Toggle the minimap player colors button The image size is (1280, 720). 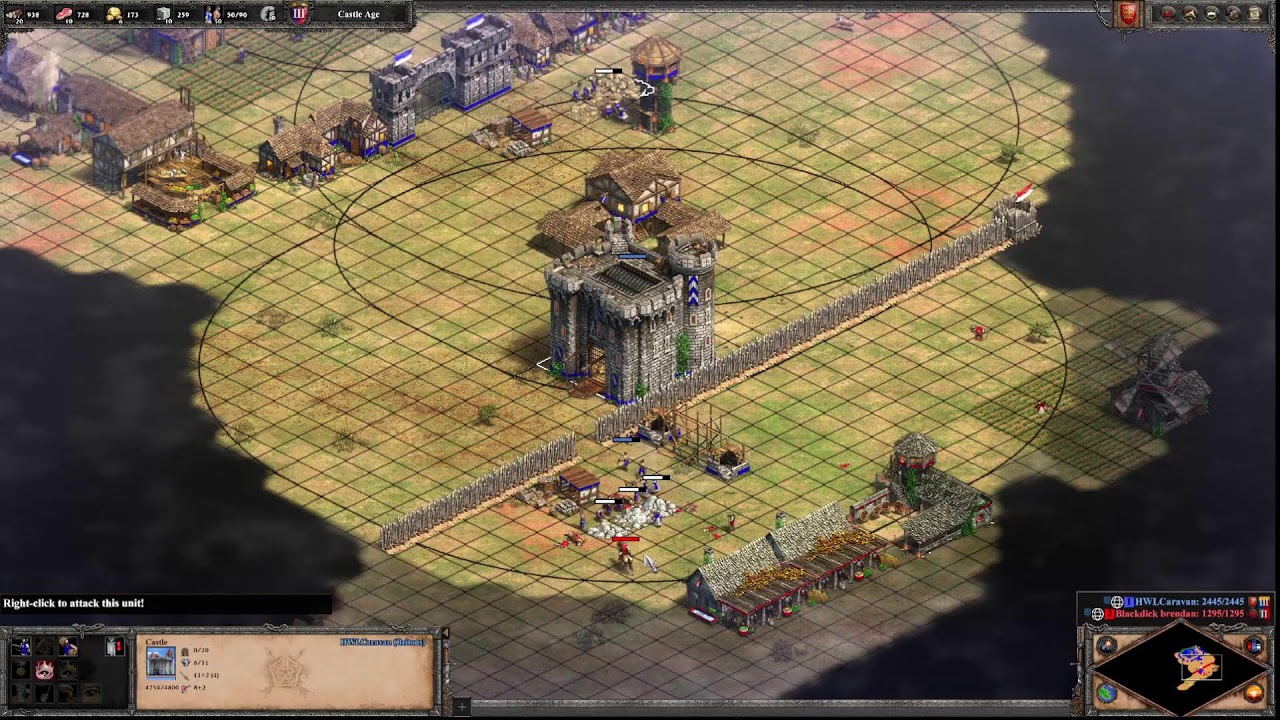coord(1254,646)
